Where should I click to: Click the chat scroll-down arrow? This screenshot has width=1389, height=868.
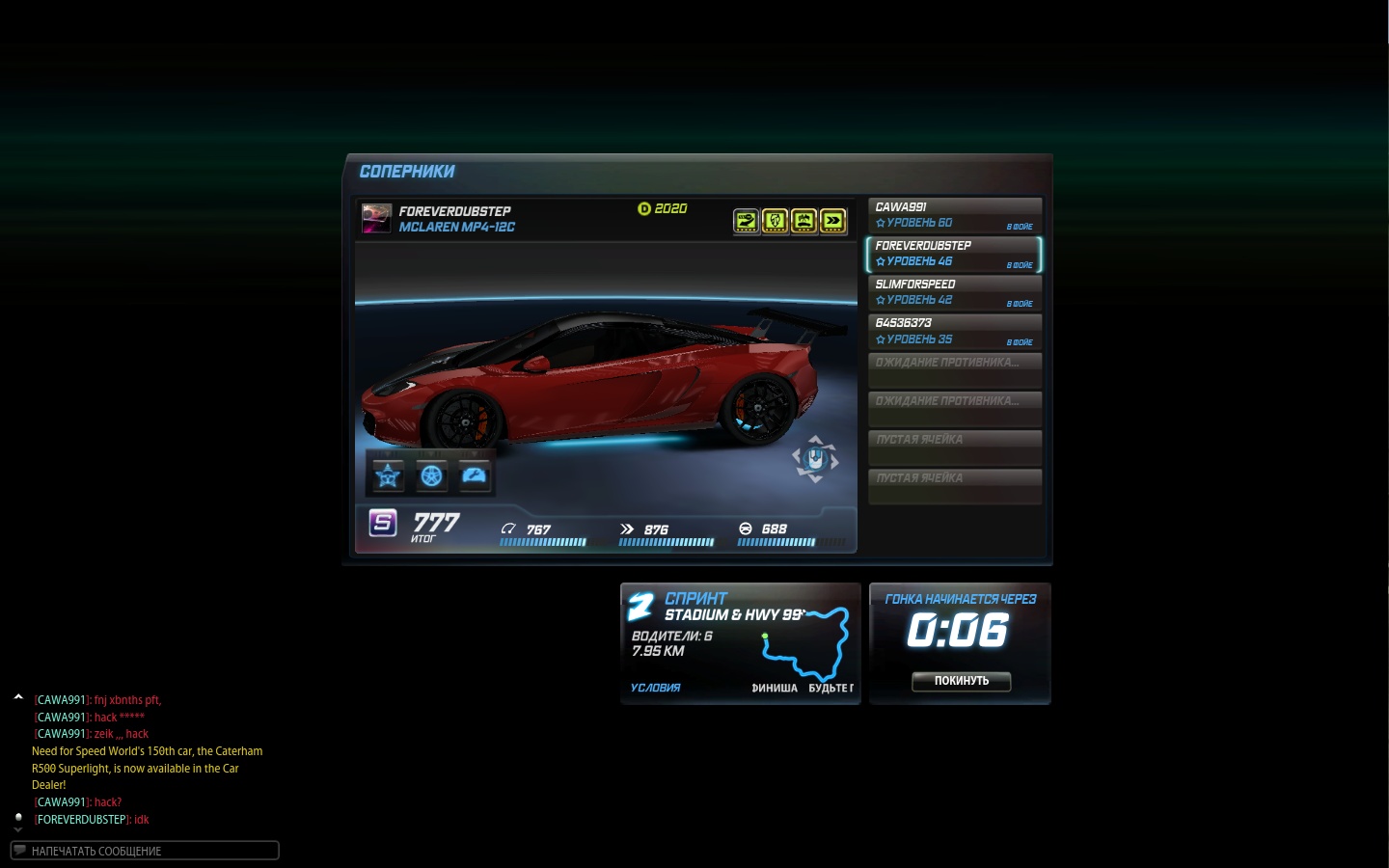click(x=18, y=829)
